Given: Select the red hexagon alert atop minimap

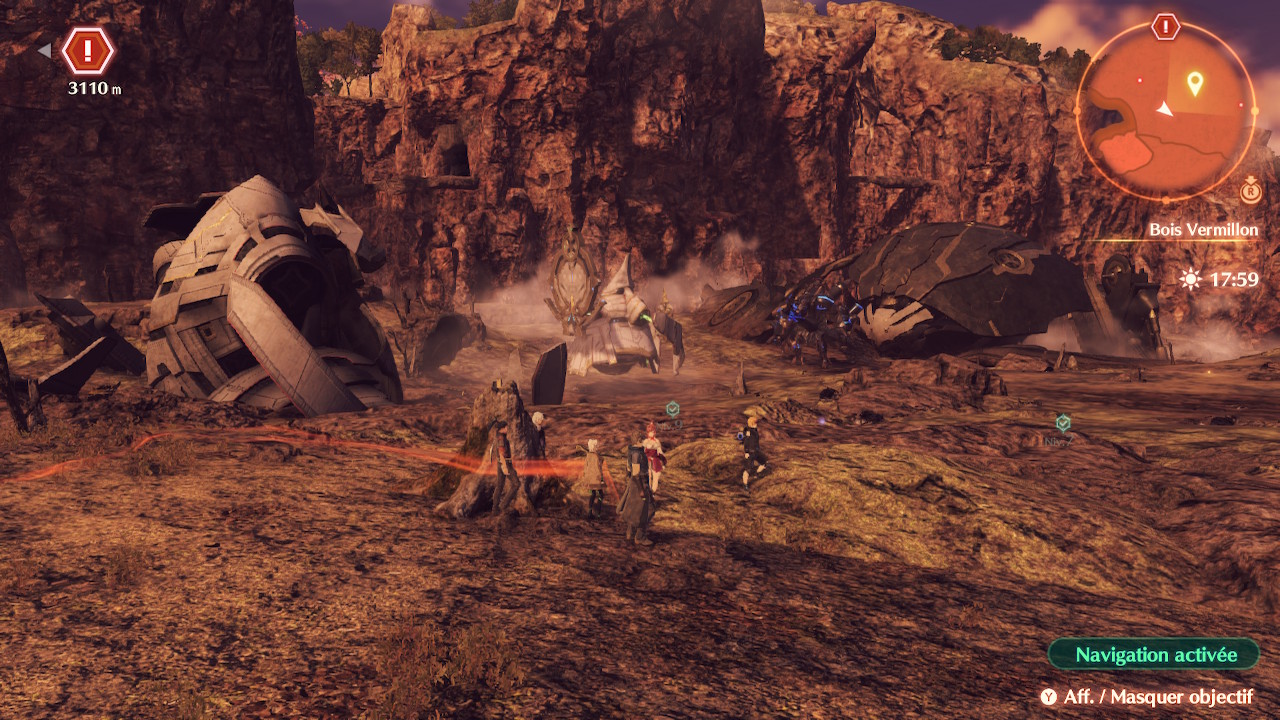Looking at the screenshot, I should point(1165,27).
